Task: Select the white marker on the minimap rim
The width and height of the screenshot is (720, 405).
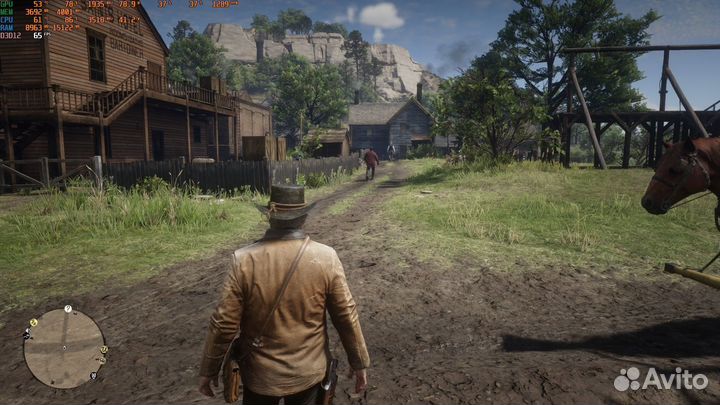Action: [68, 308]
